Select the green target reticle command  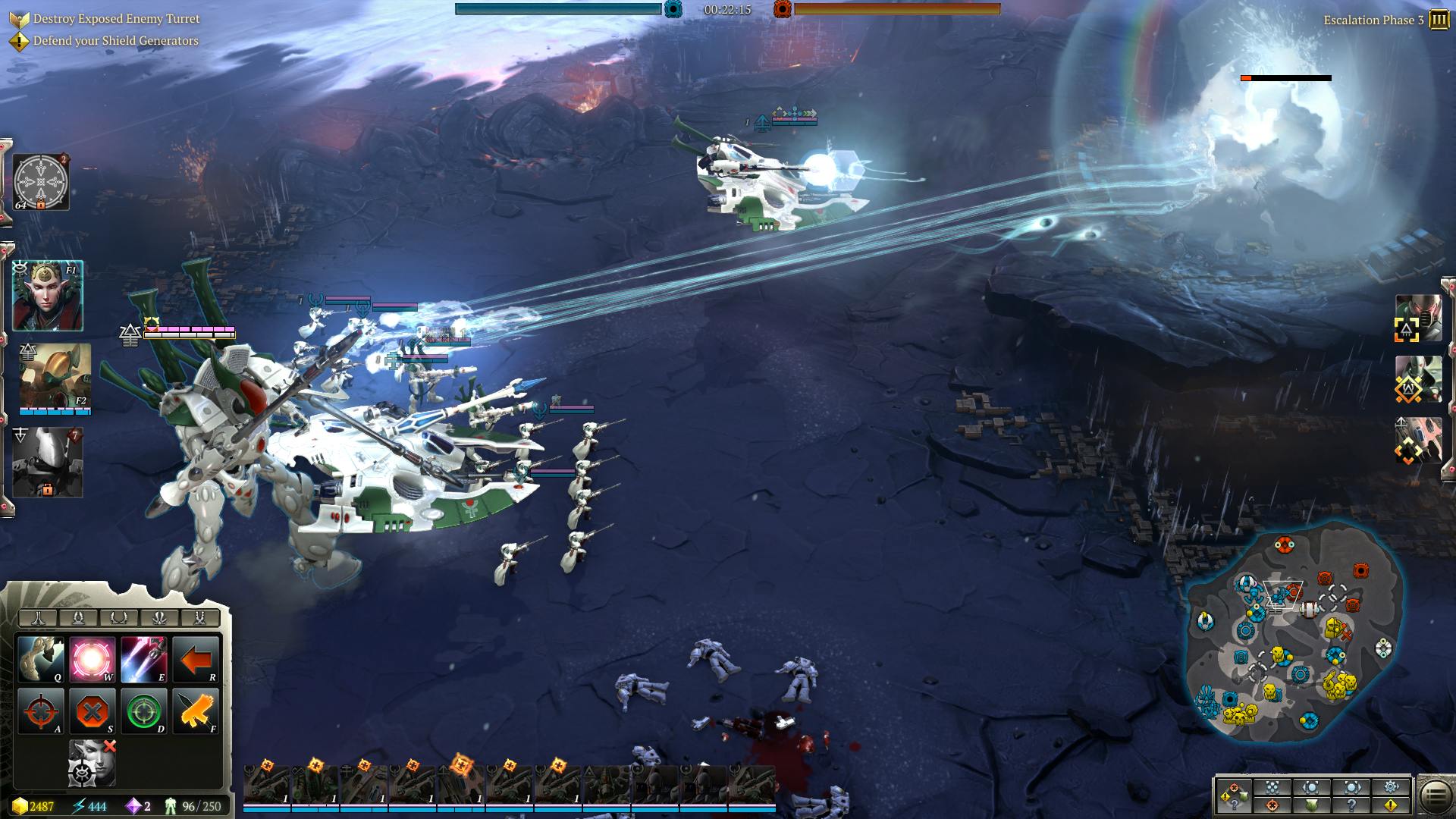(143, 711)
